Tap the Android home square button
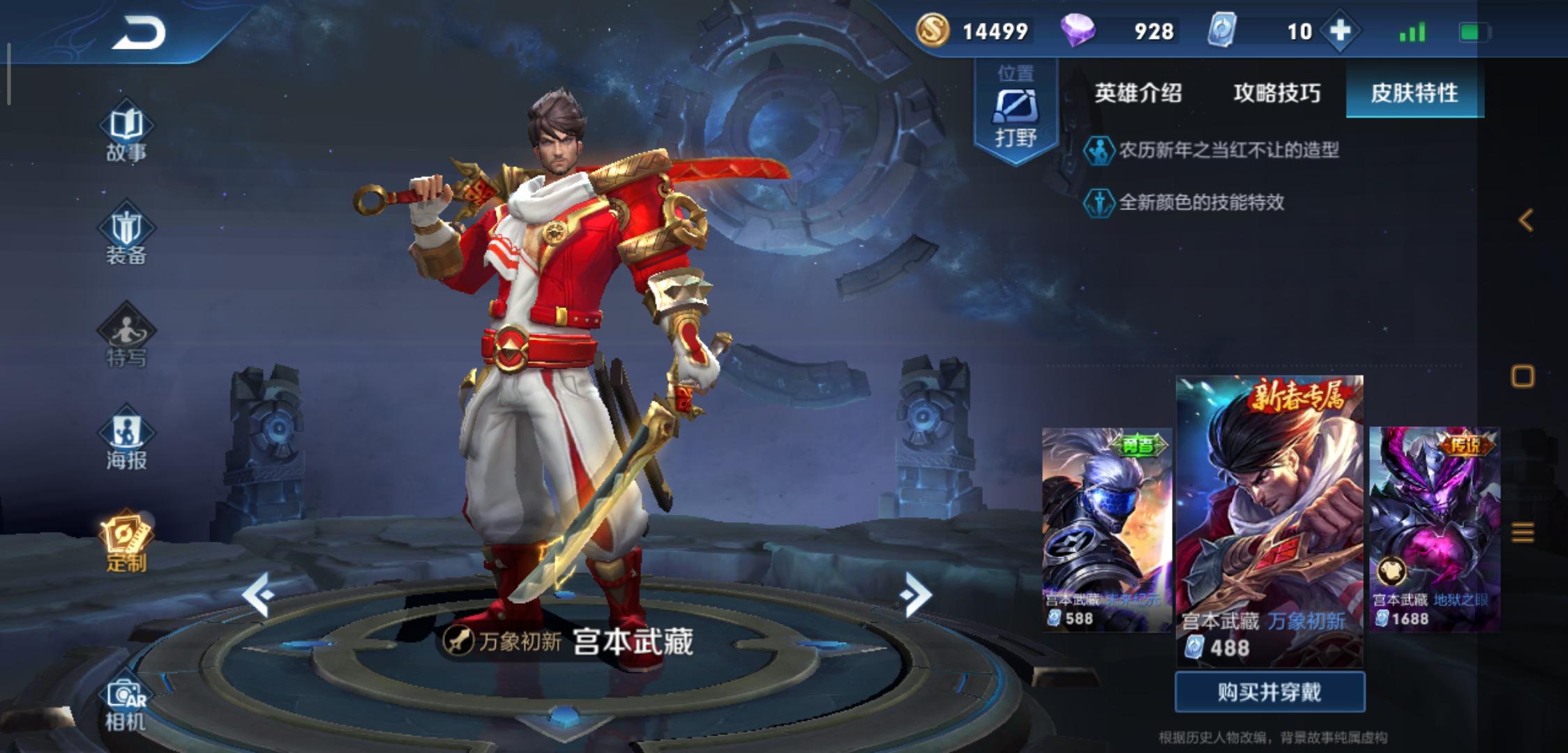Viewport: 1568px width, 753px height. (x=1523, y=376)
